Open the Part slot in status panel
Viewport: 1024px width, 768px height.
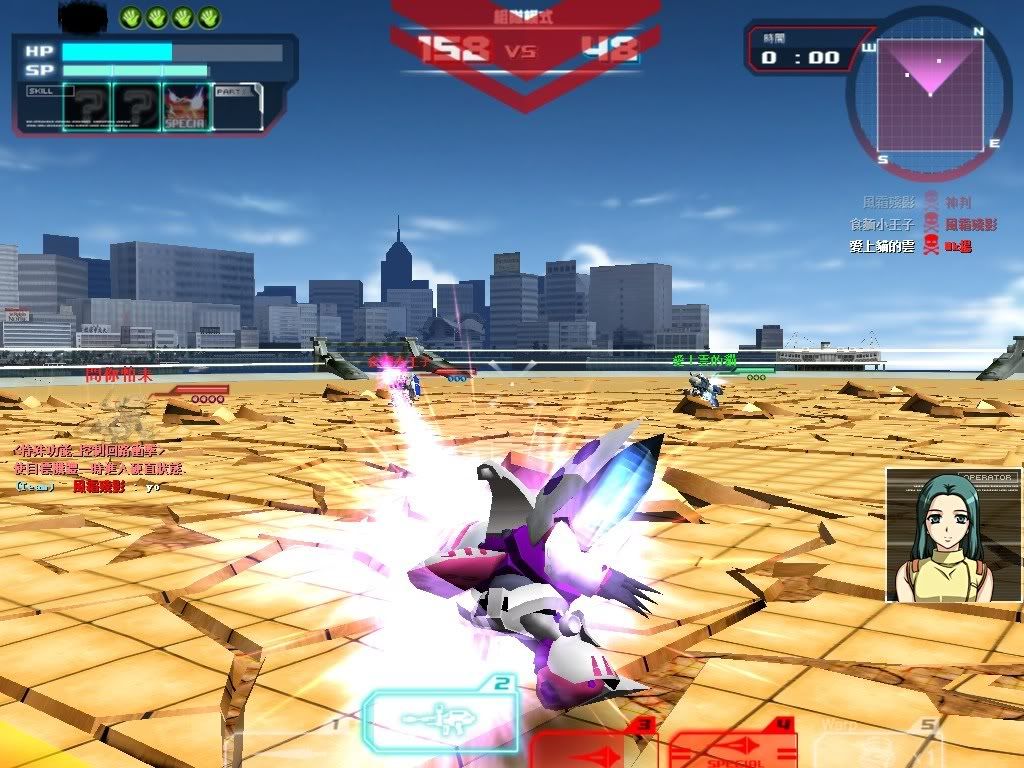tap(238, 107)
